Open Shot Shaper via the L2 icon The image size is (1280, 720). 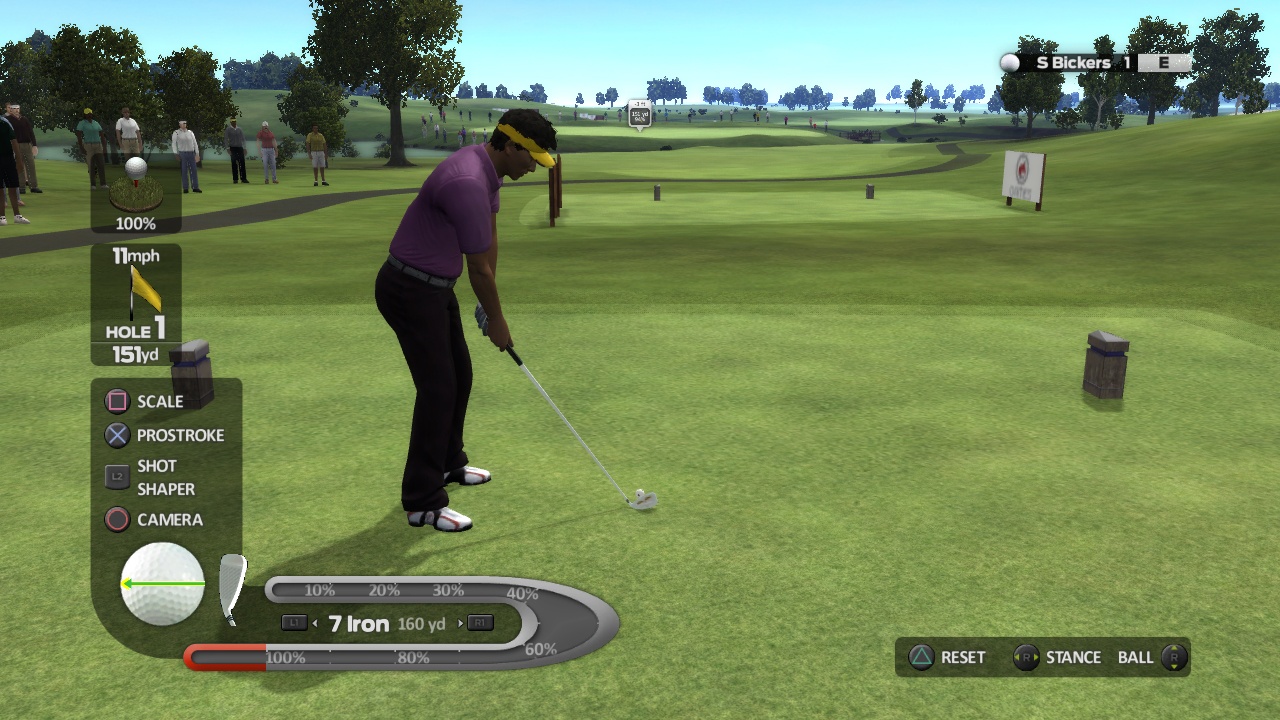click(117, 477)
